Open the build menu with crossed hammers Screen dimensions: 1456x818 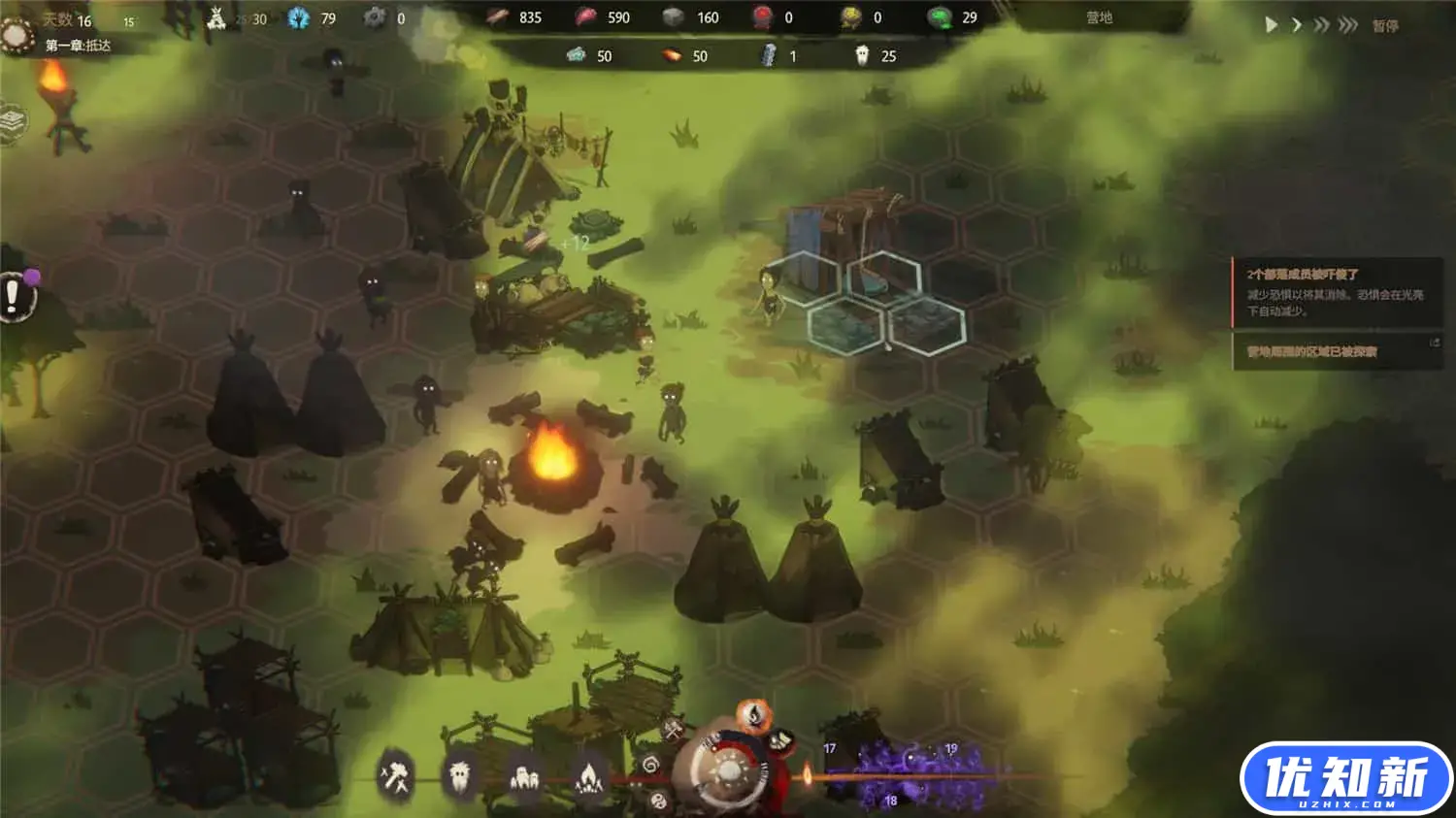point(396,776)
